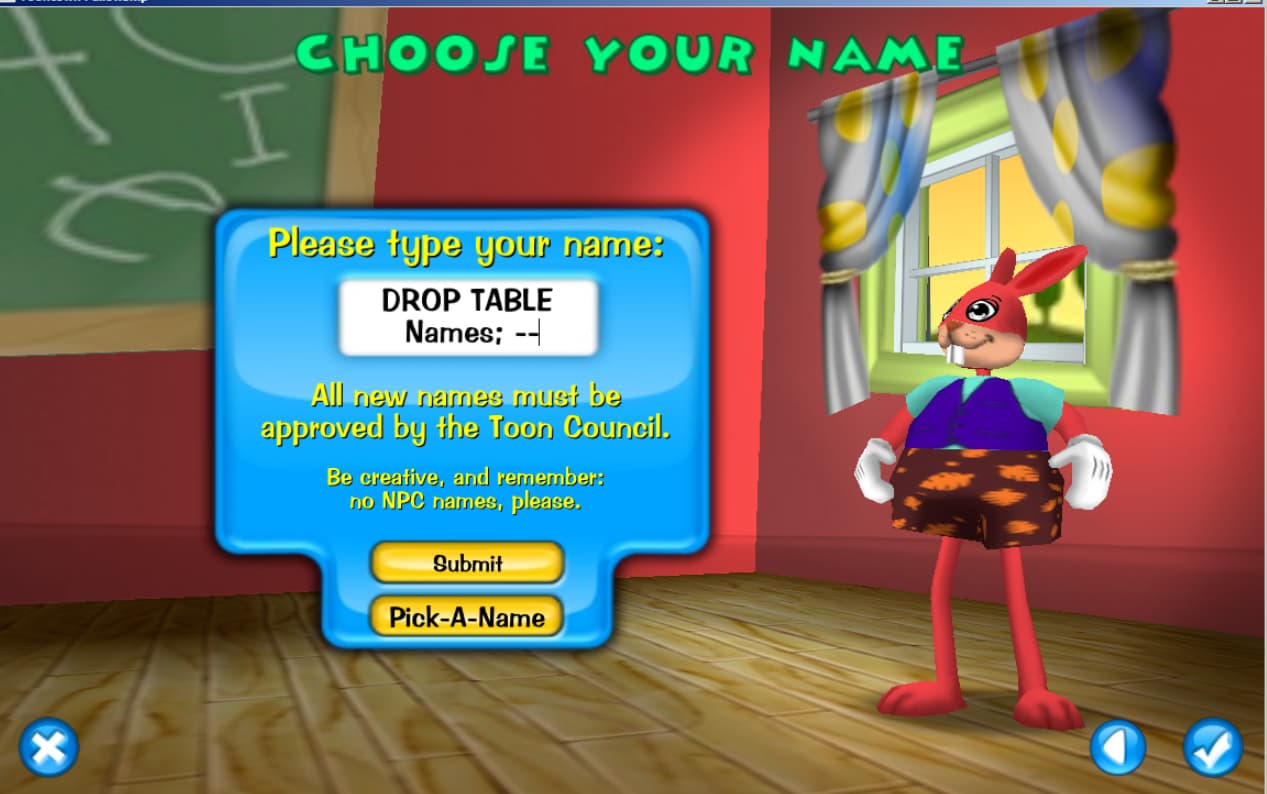Click into the name text field
This screenshot has width=1267, height=794.
(468, 317)
